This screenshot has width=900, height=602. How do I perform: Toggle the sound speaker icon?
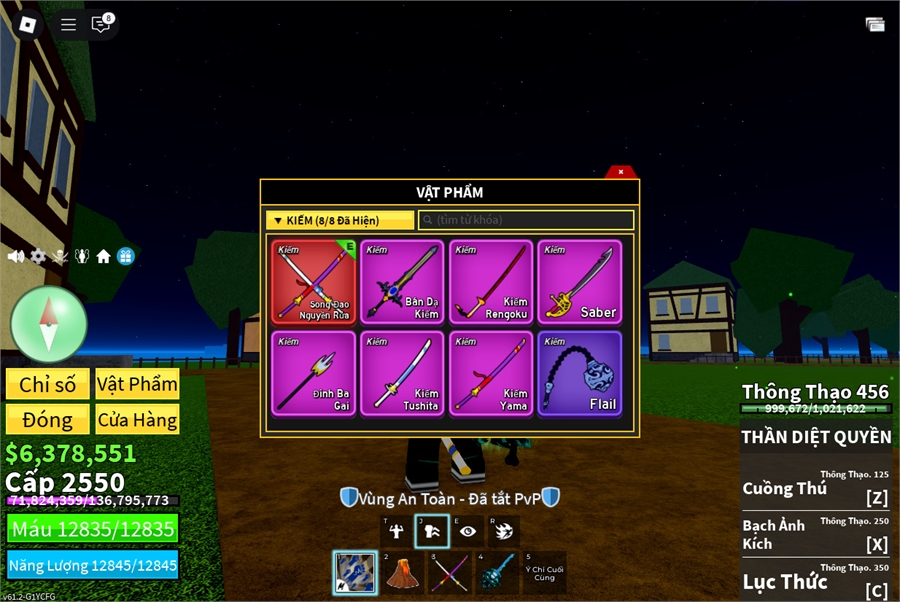click(16, 256)
